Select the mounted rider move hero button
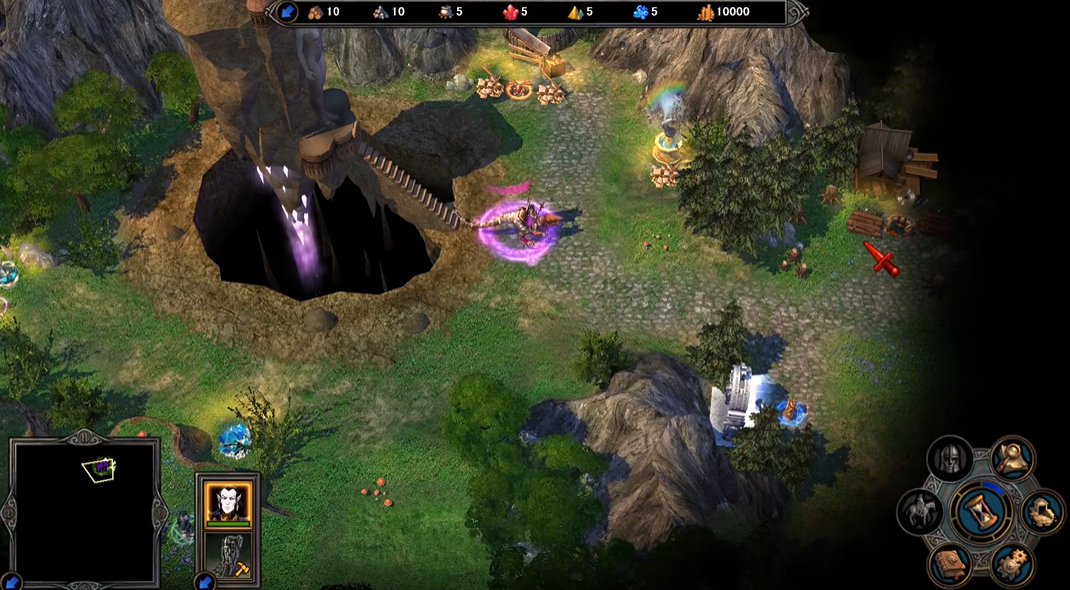This screenshot has height=590, width=1070. tap(921, 511)
